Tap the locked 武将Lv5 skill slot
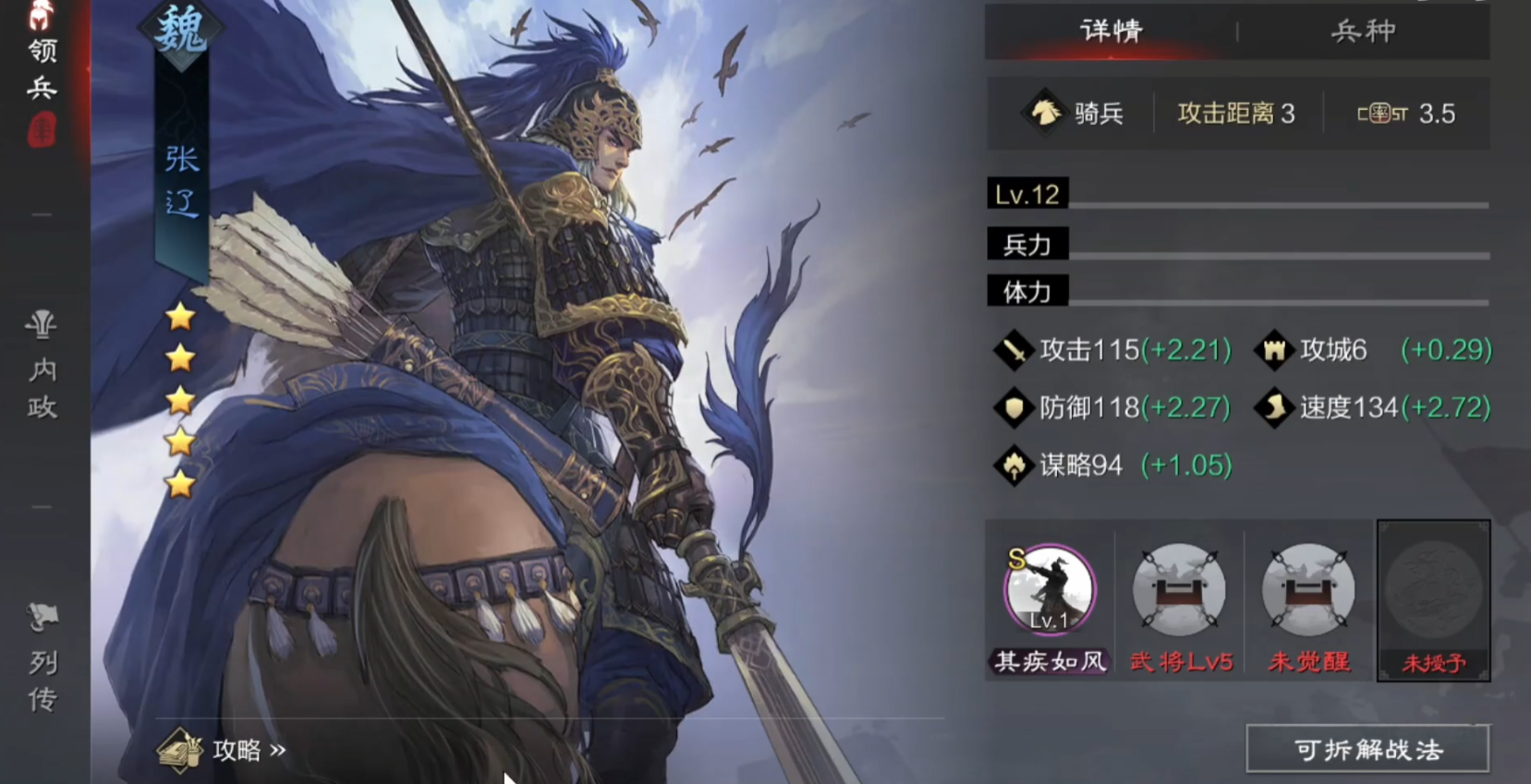This screenshot has height=784, width=1531. pyautogui.click(x=1180, y=591)
